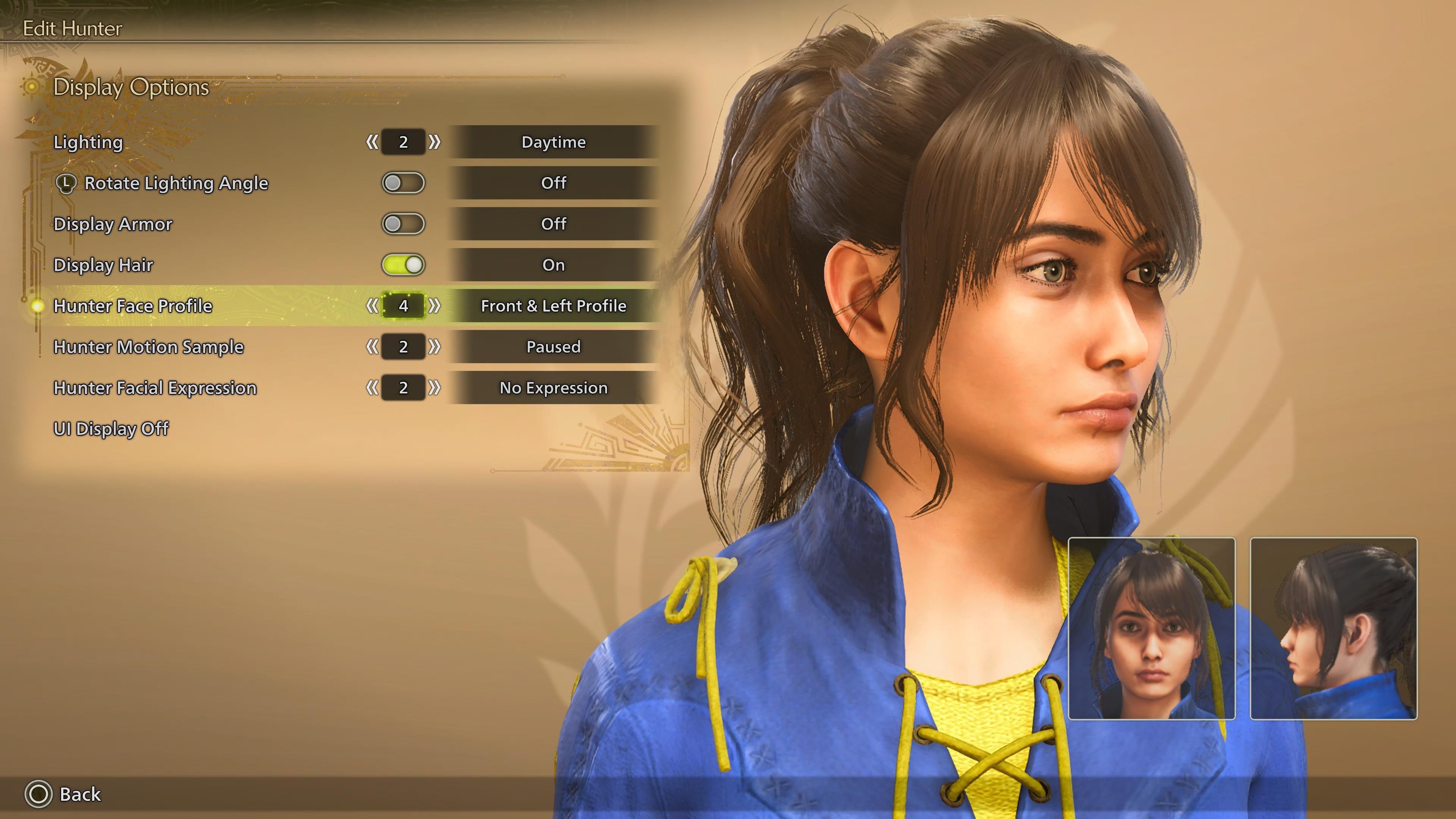Next Hunter Facial Expression arrow
Screen dimensions: 1456x819
click(434, 388)
